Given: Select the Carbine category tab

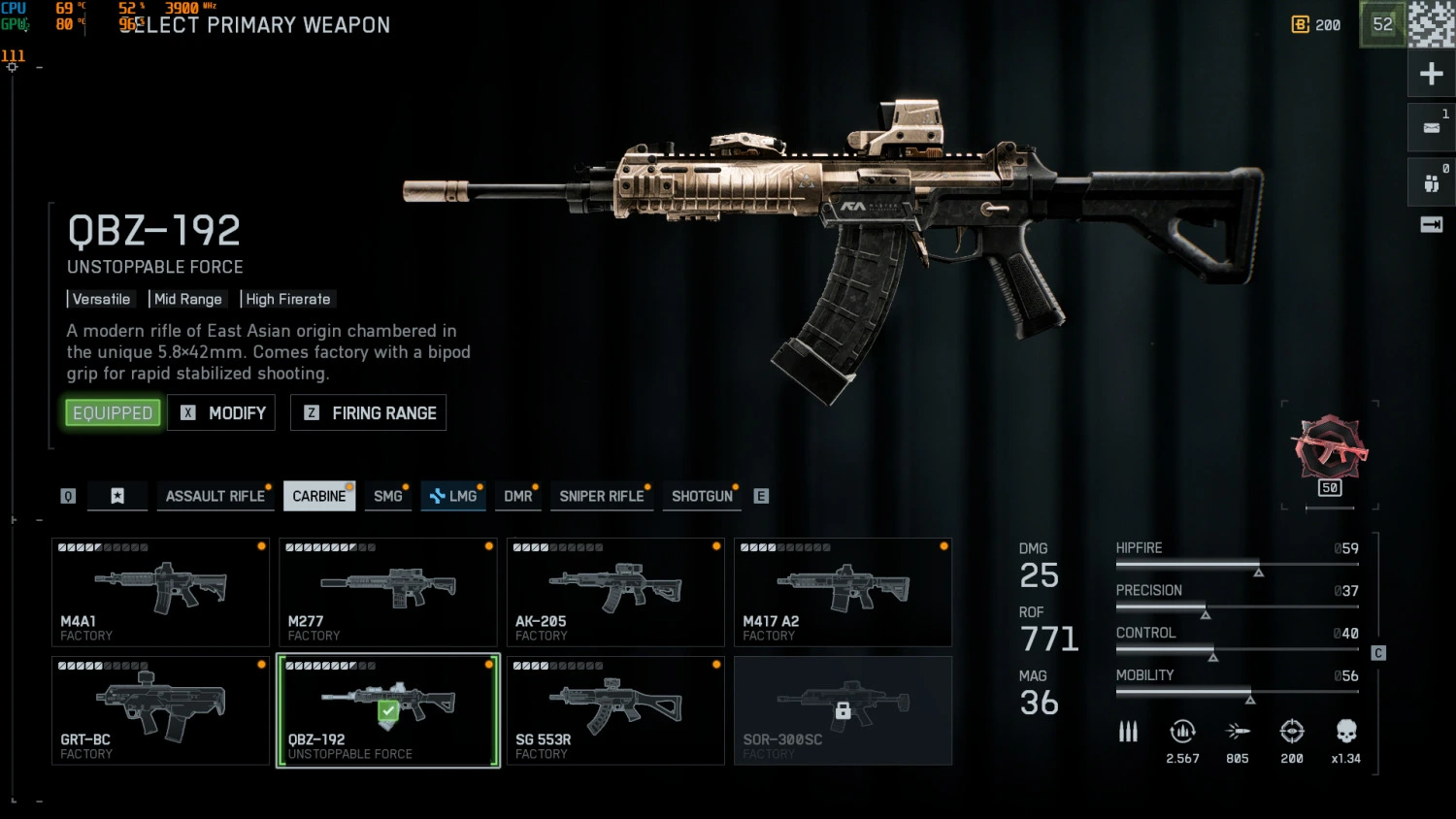Looking at the screenshot, I should tap(318, 496).
